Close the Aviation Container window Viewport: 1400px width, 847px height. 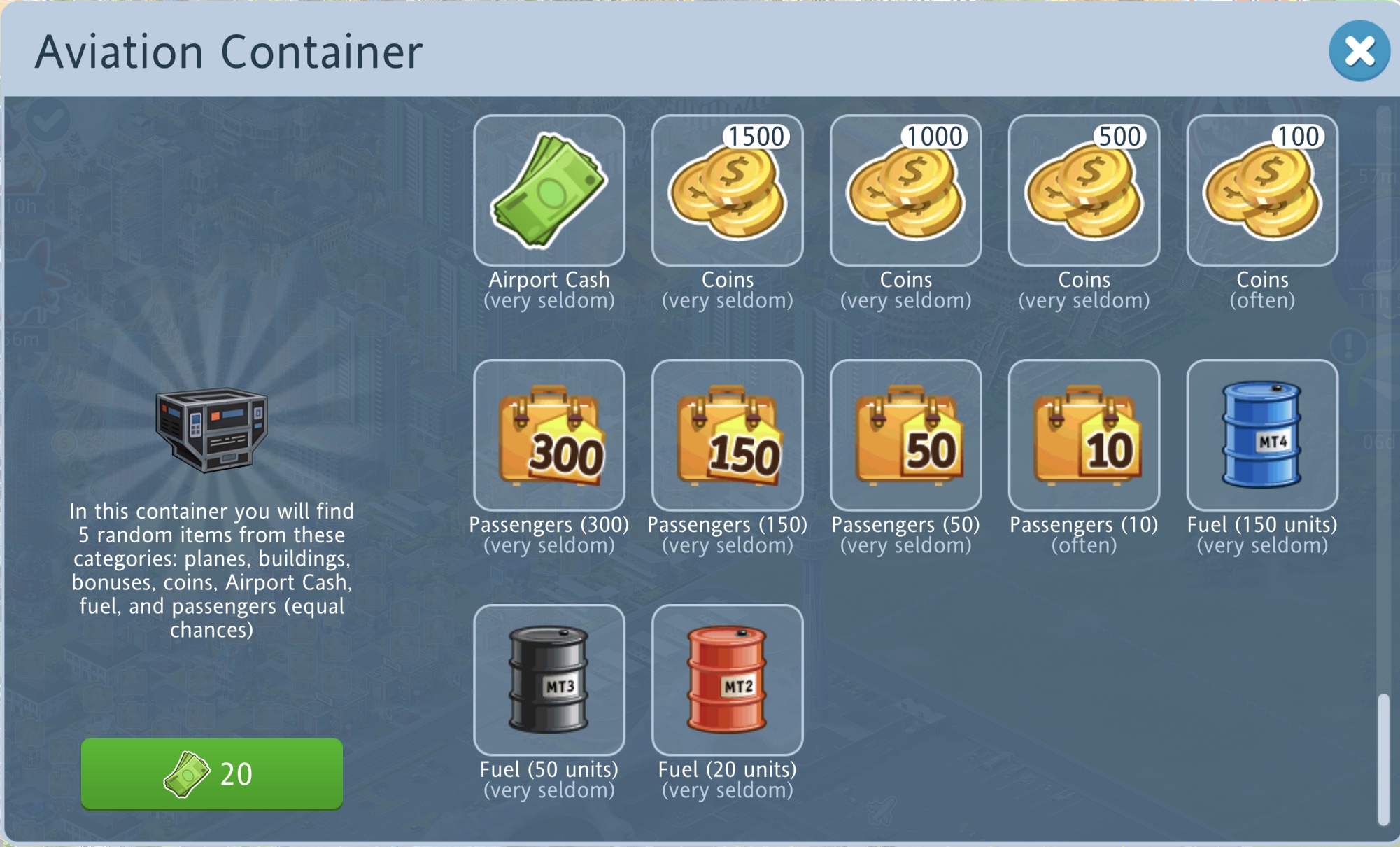[1359, 51]
